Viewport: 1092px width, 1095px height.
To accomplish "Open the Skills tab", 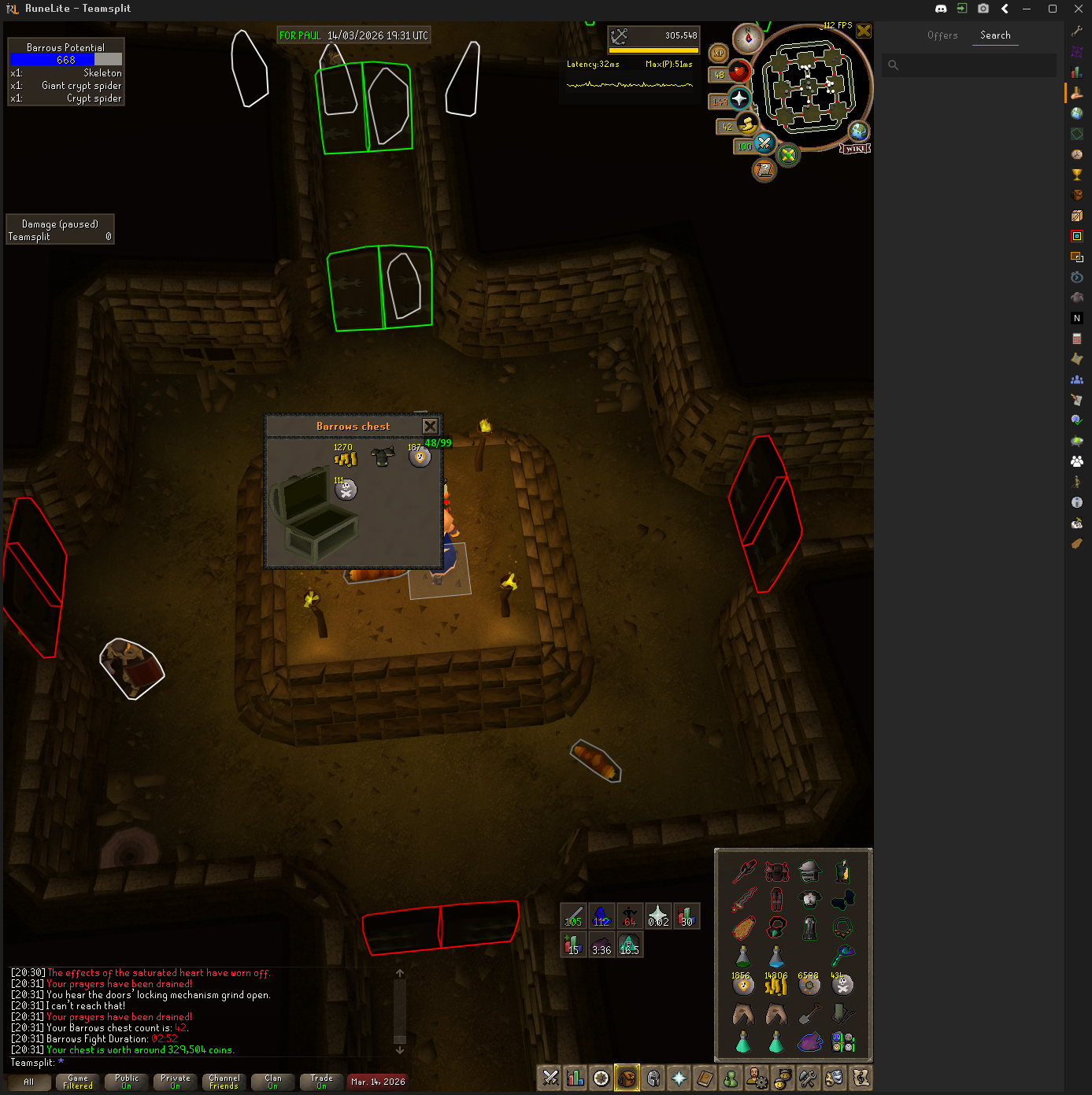I will pos(576,1078).
